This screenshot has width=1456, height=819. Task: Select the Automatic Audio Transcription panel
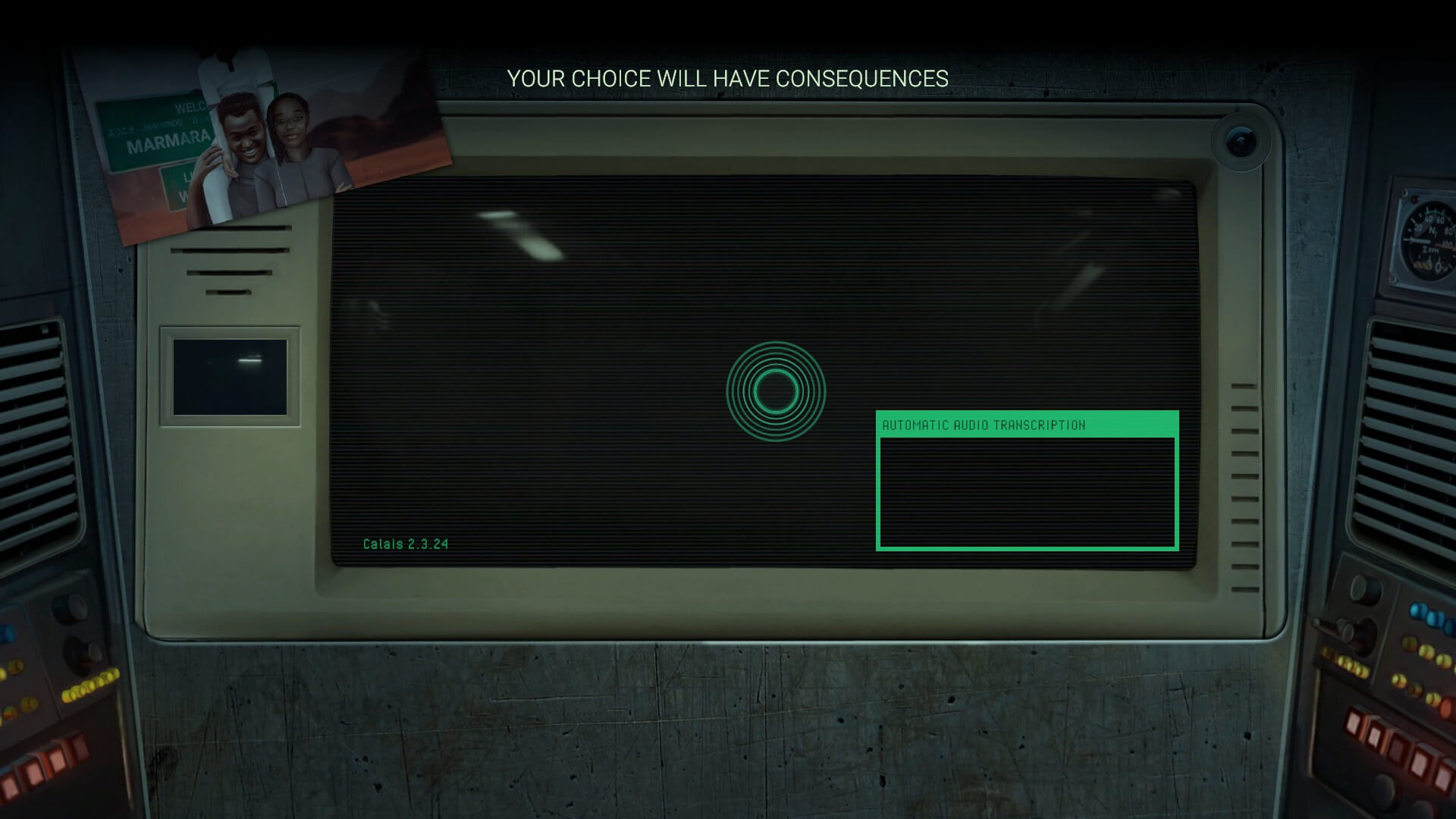point(1027,481)
